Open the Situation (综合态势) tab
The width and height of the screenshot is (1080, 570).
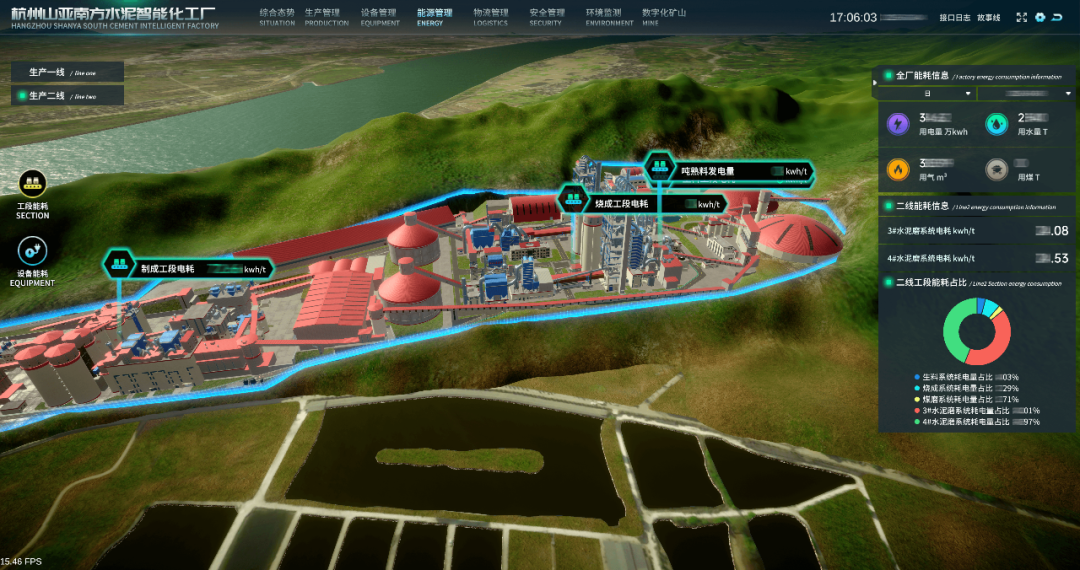point(277,16)
